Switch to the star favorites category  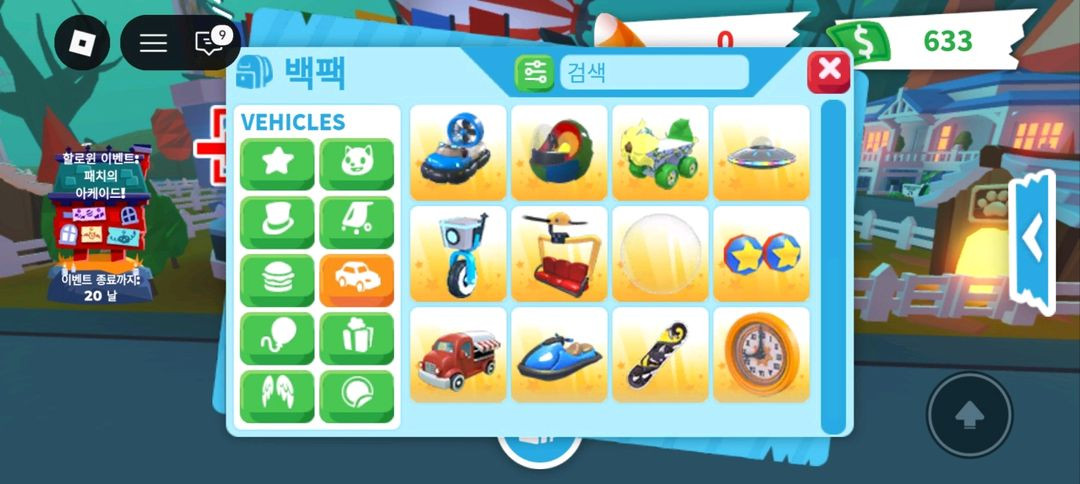pyautogui.click(x=277, y=164)
